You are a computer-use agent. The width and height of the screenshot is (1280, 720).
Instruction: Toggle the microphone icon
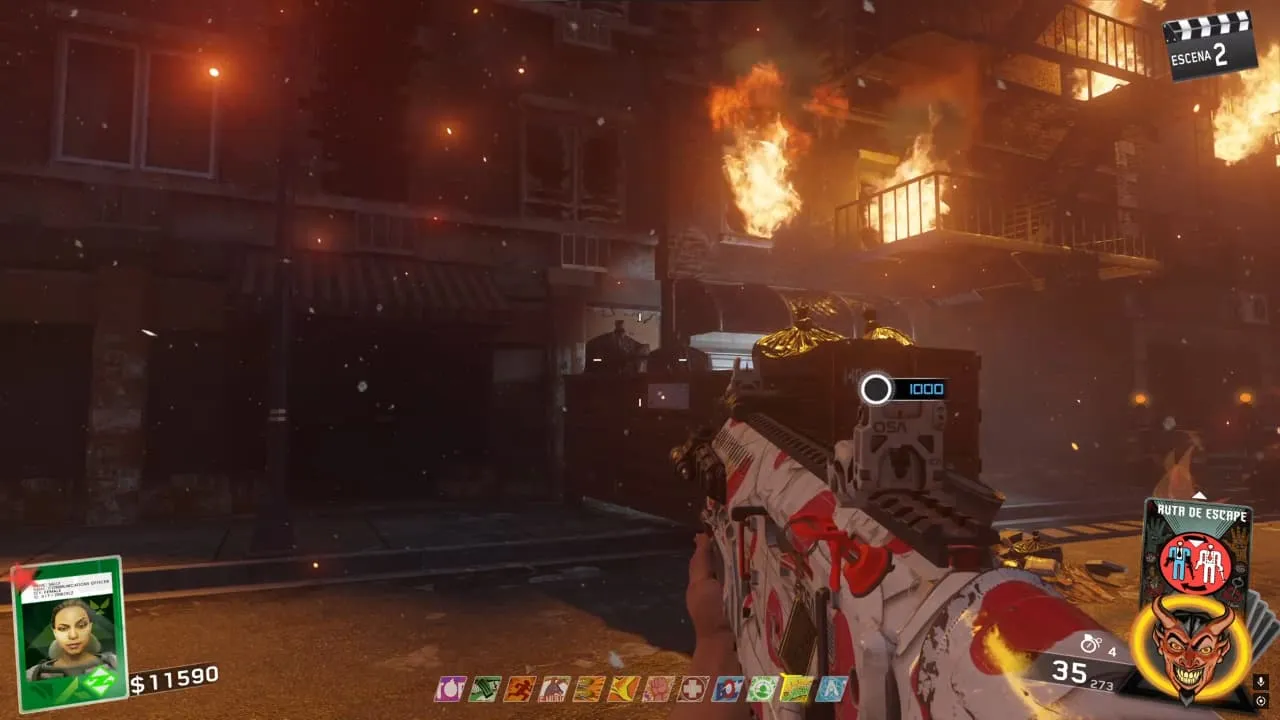tap(1263, 681)
